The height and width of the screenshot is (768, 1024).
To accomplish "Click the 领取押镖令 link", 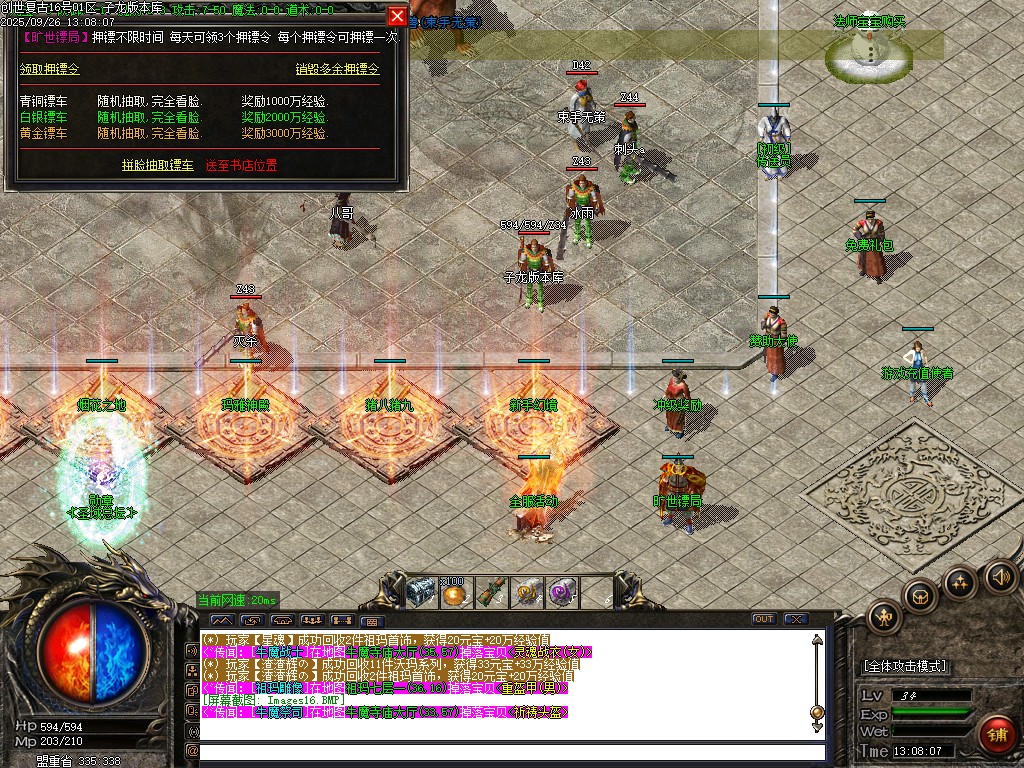I will pos(50,69).
